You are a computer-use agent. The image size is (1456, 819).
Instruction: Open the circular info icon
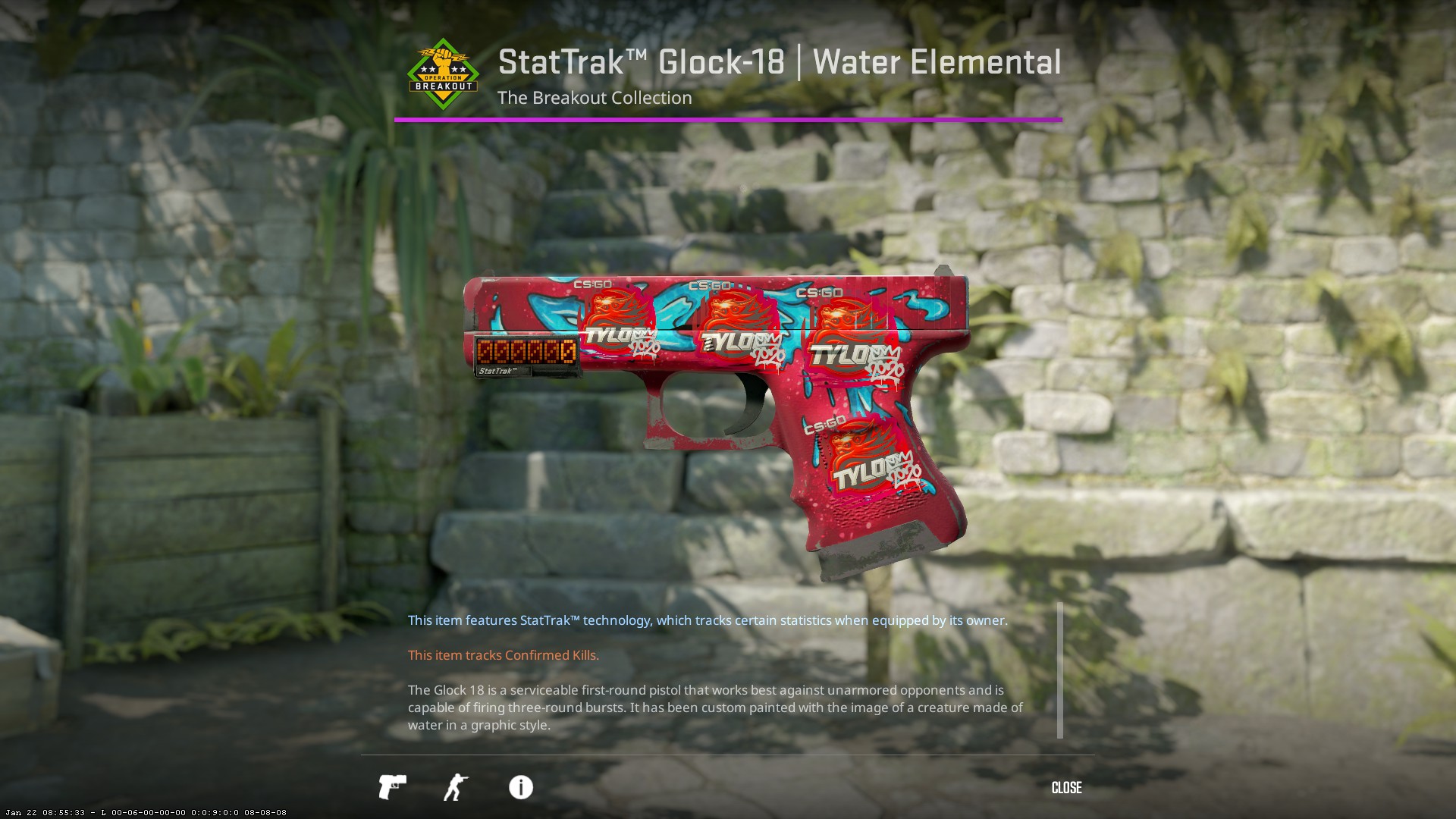pos(519,787)
